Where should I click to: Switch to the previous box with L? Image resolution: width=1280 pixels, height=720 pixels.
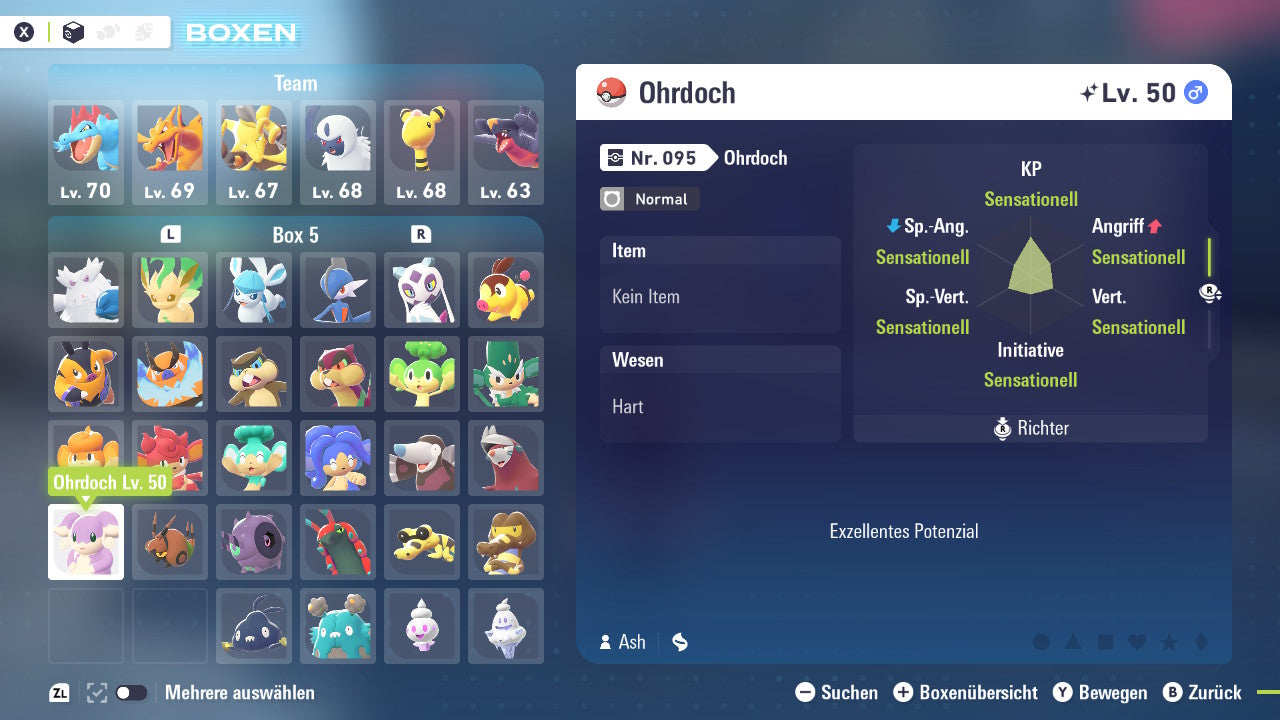(x=171, y=235)
